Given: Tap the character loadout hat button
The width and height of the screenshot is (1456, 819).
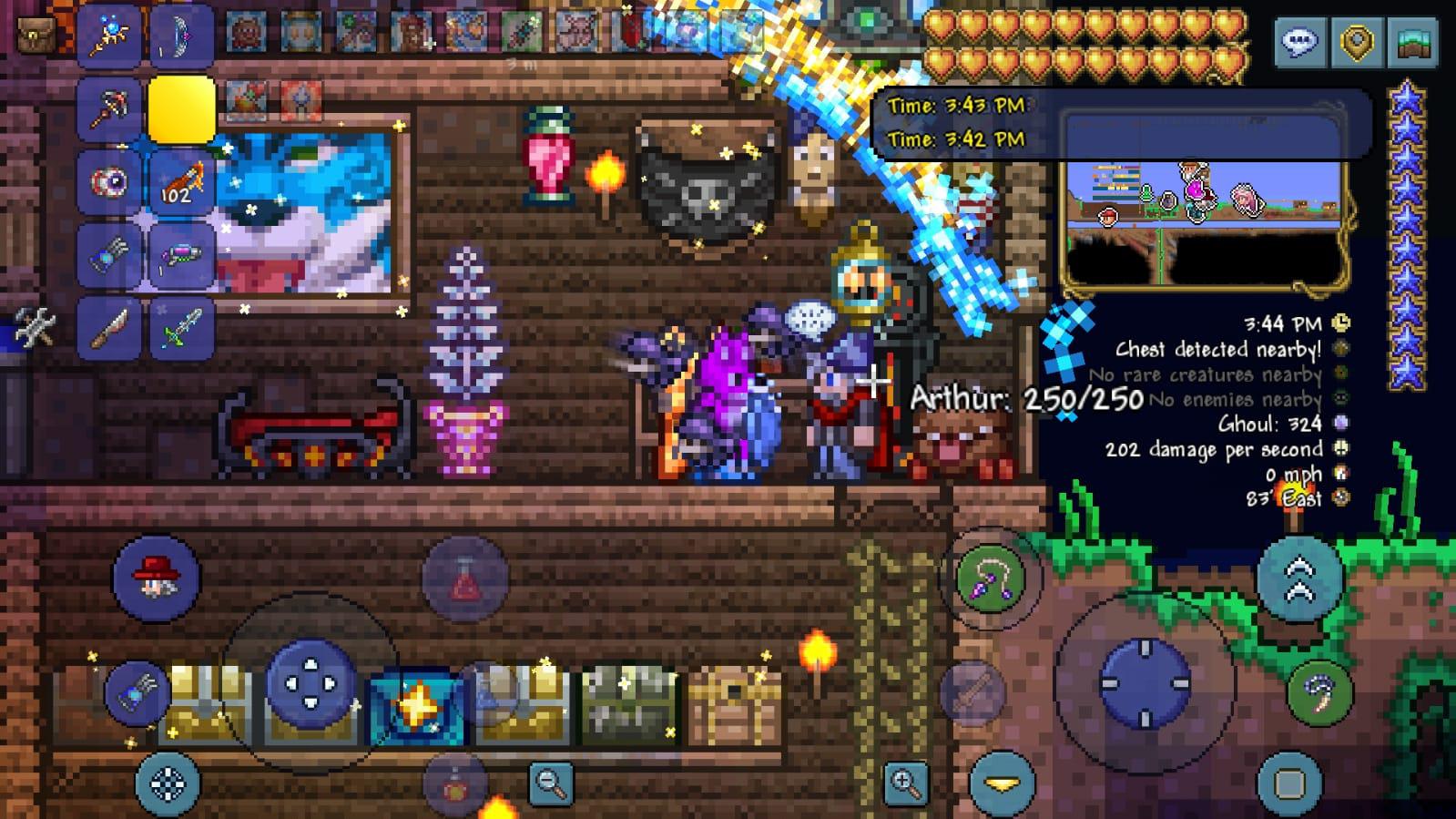Looking at the screenshot, I should [157, 577].
